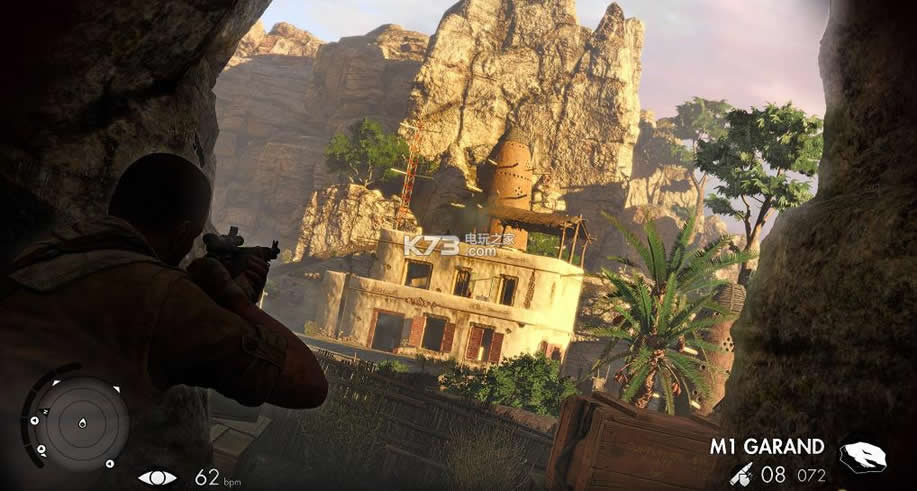The height and width of the screenshot is (491, 917).
Task: Click the circular radar minimap
Action: point(76,420)
